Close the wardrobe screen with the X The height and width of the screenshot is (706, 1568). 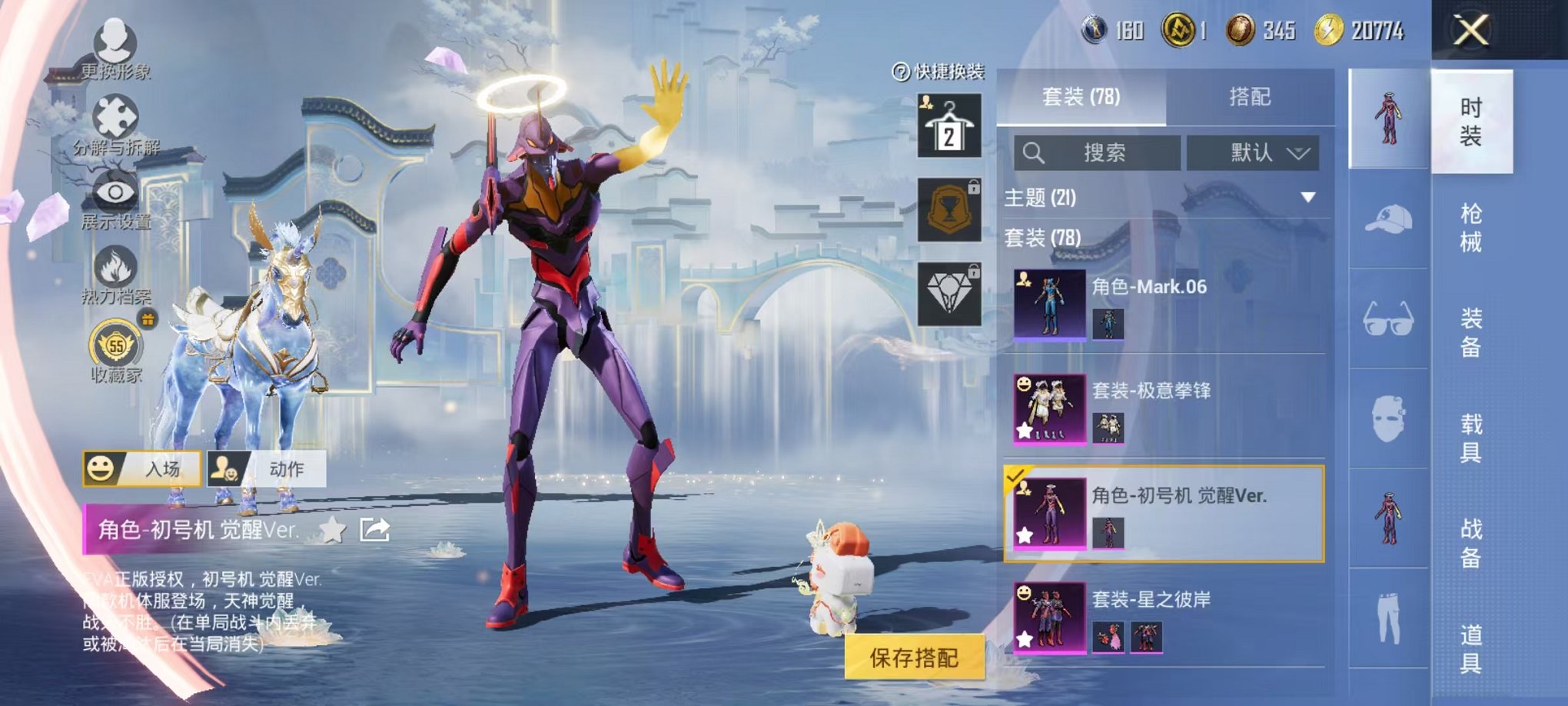[x=1470, y=32]
